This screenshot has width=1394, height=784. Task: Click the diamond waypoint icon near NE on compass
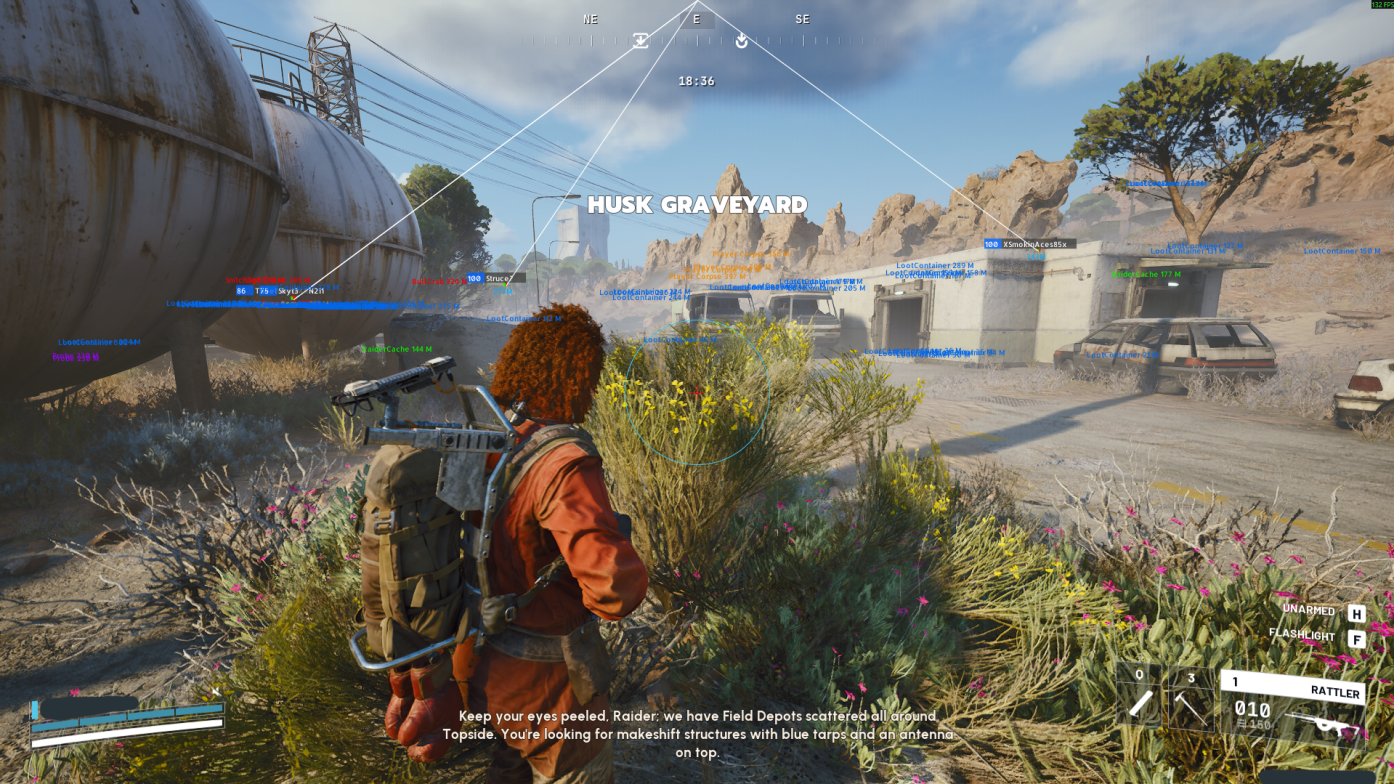tap(640, 40)
